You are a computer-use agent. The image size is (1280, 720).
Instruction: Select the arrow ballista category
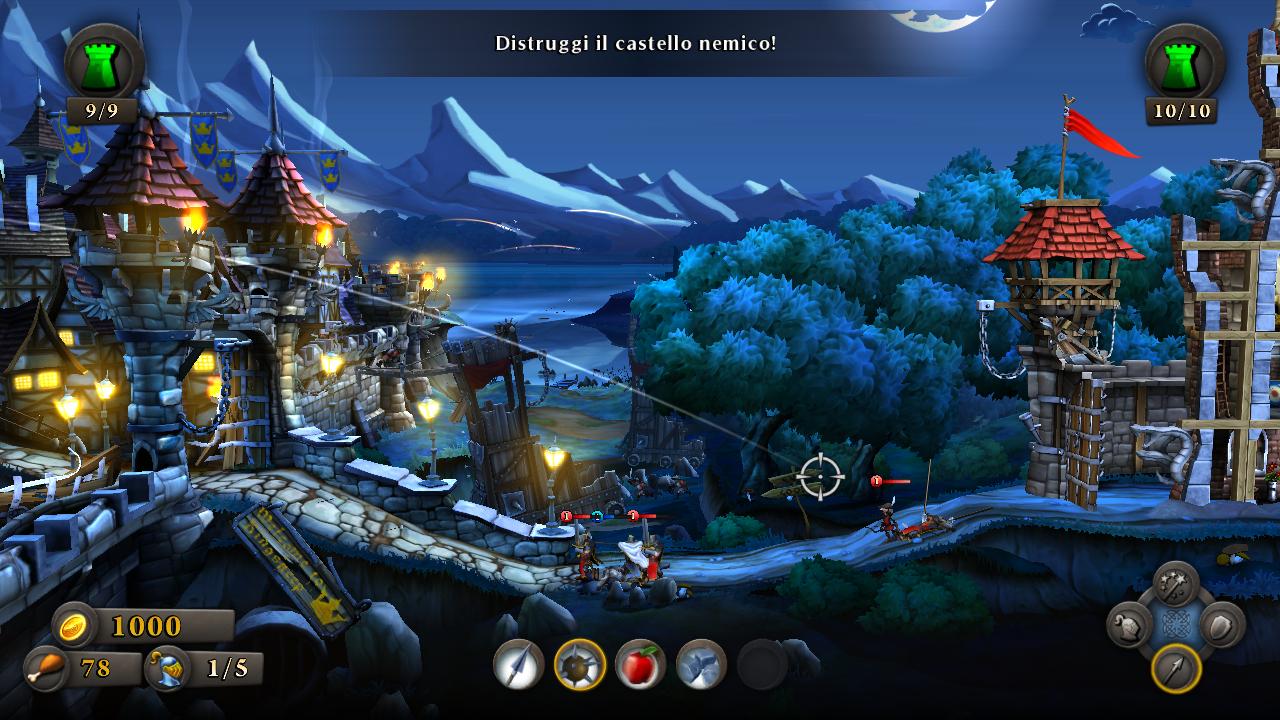pyautogui.click(x=1176, y=668)
